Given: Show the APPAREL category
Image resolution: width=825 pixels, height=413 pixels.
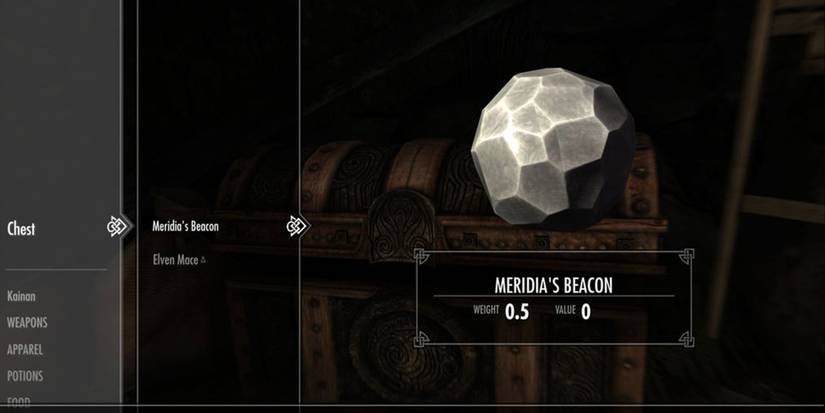Looking at the screenshot, I should (25, 350).
